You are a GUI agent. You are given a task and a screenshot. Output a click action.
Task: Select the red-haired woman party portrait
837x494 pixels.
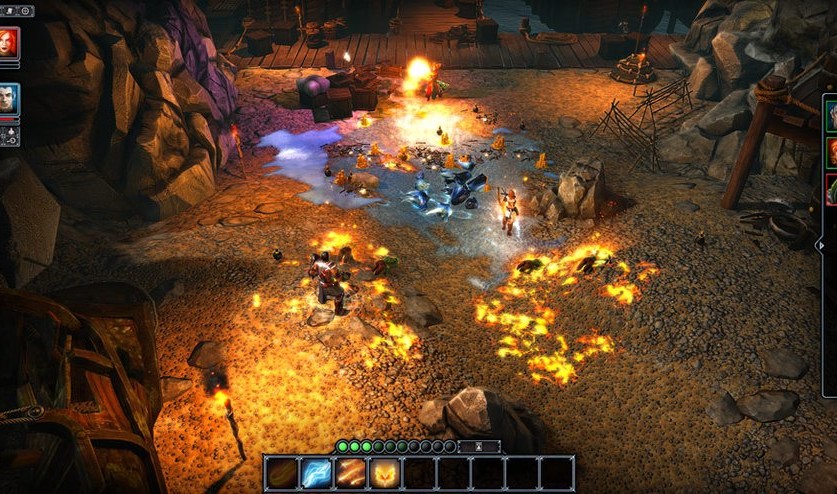tap(8, 43)
